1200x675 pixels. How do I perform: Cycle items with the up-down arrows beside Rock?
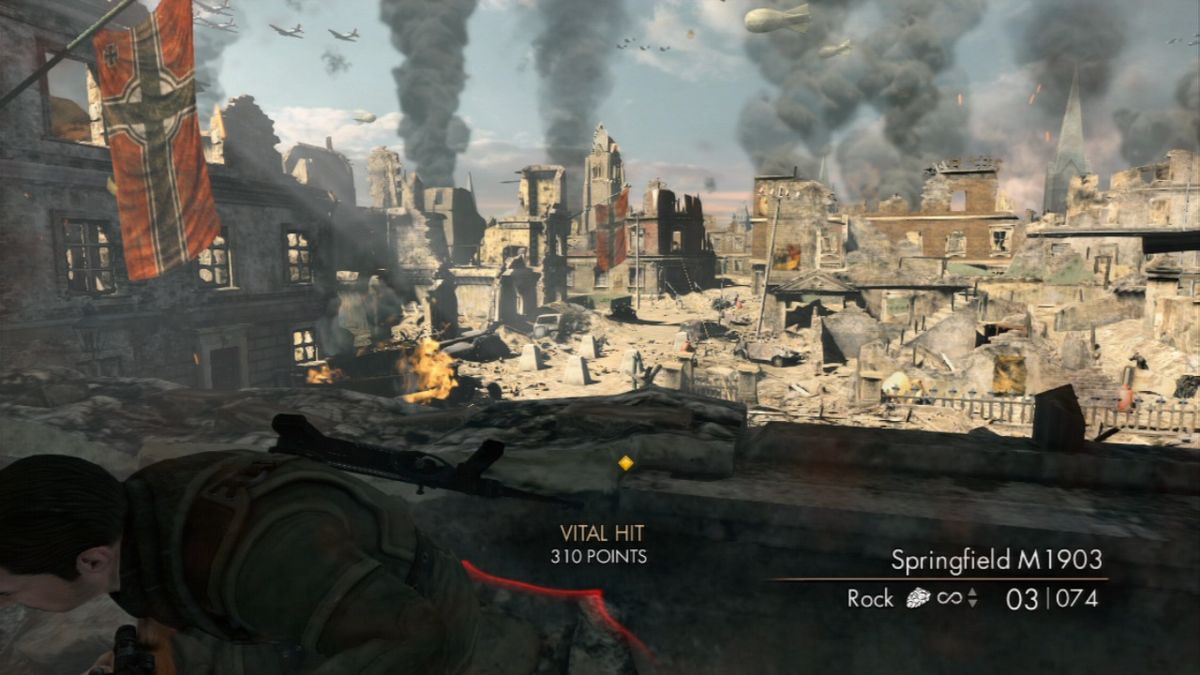click(x=973, y=599)
